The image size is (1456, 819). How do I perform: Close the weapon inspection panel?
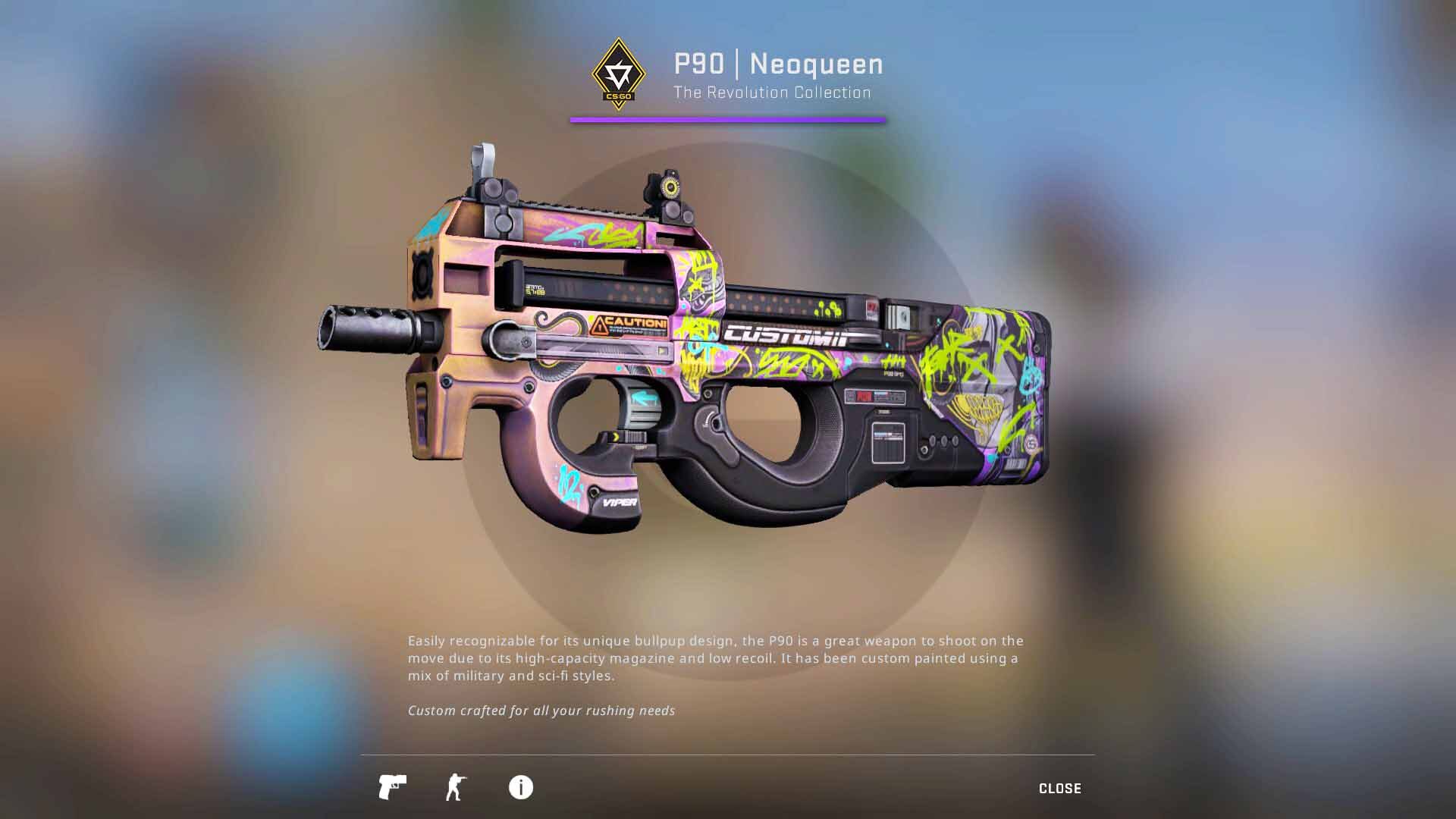[1059, 789]
